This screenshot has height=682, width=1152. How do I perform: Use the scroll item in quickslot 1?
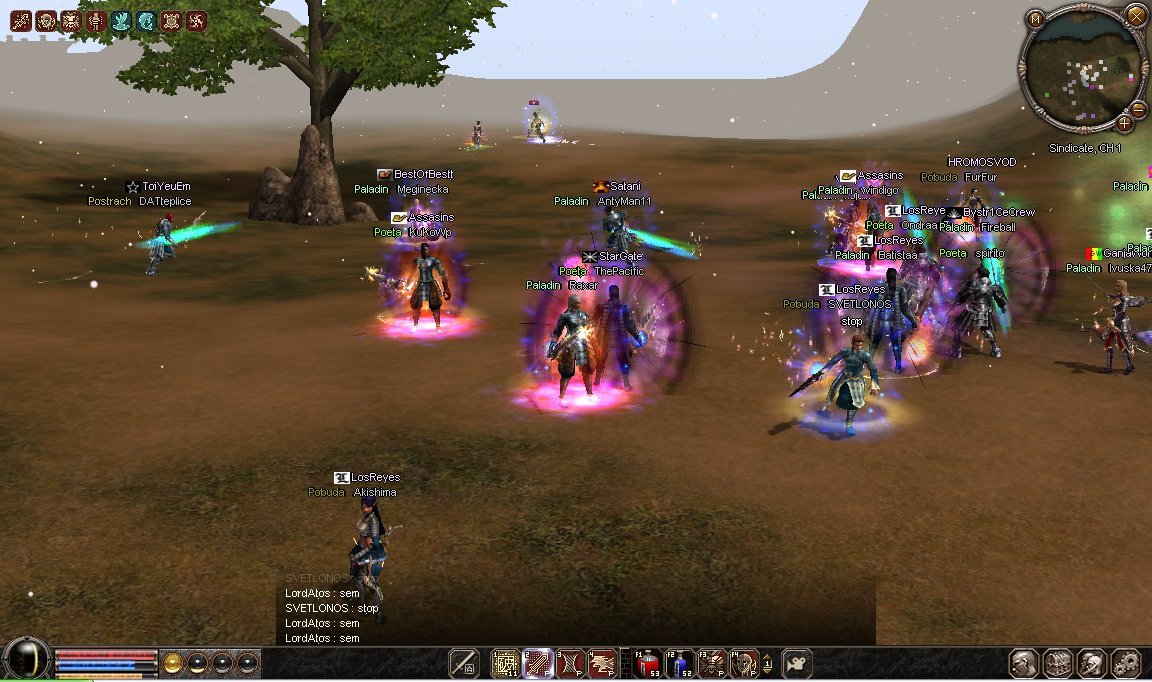505,663
